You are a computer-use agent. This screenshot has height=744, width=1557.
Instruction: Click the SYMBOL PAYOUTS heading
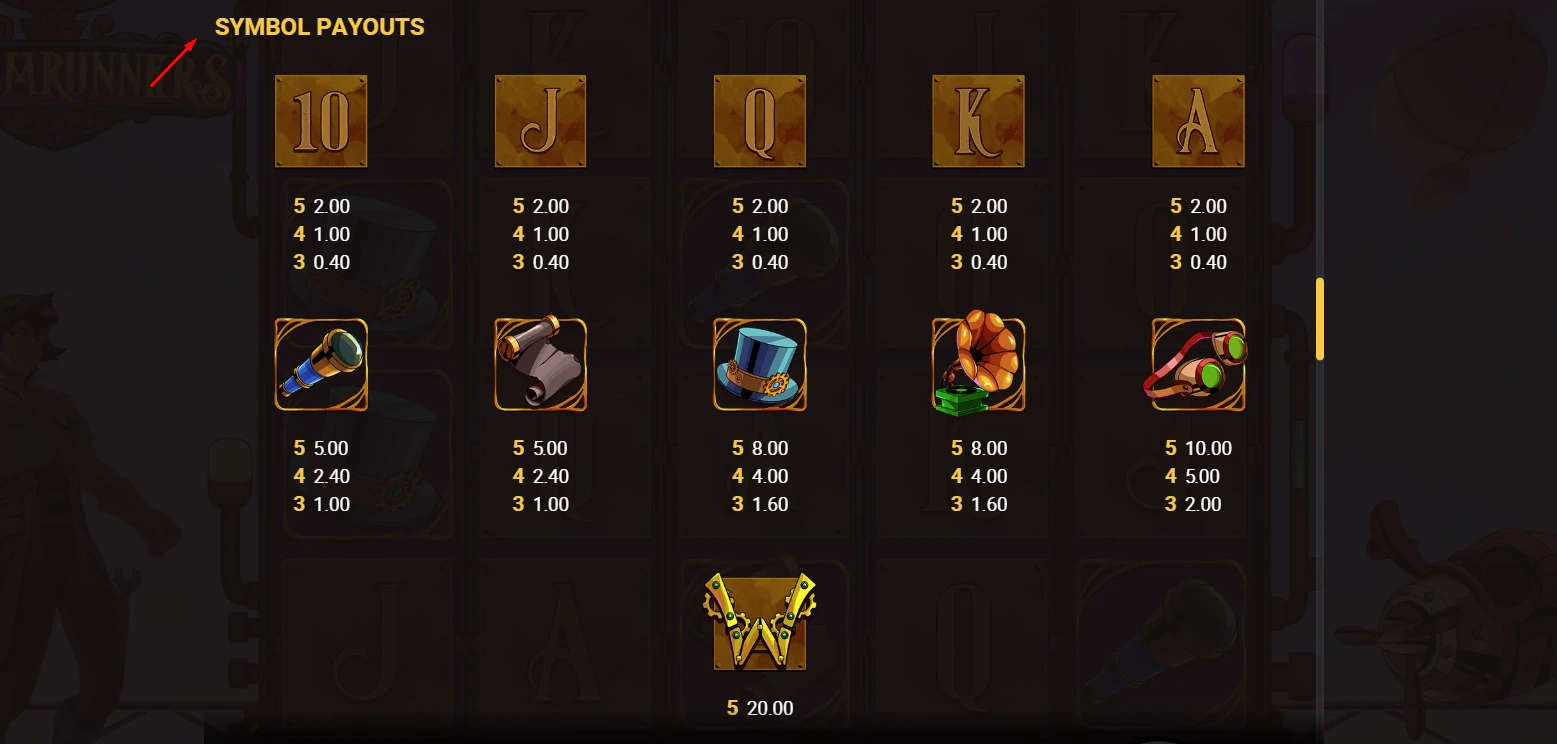coord(319,27)
